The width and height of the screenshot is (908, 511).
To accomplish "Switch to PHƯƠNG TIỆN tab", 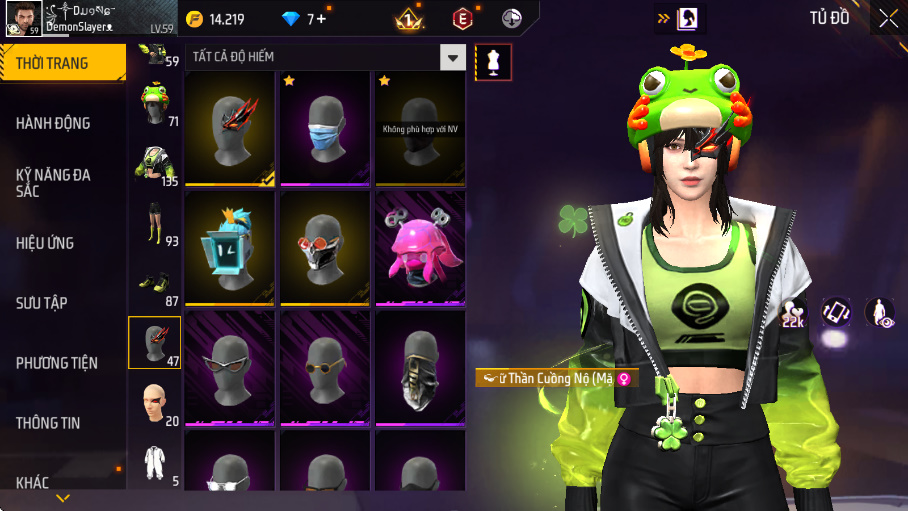I will (62, 363).
